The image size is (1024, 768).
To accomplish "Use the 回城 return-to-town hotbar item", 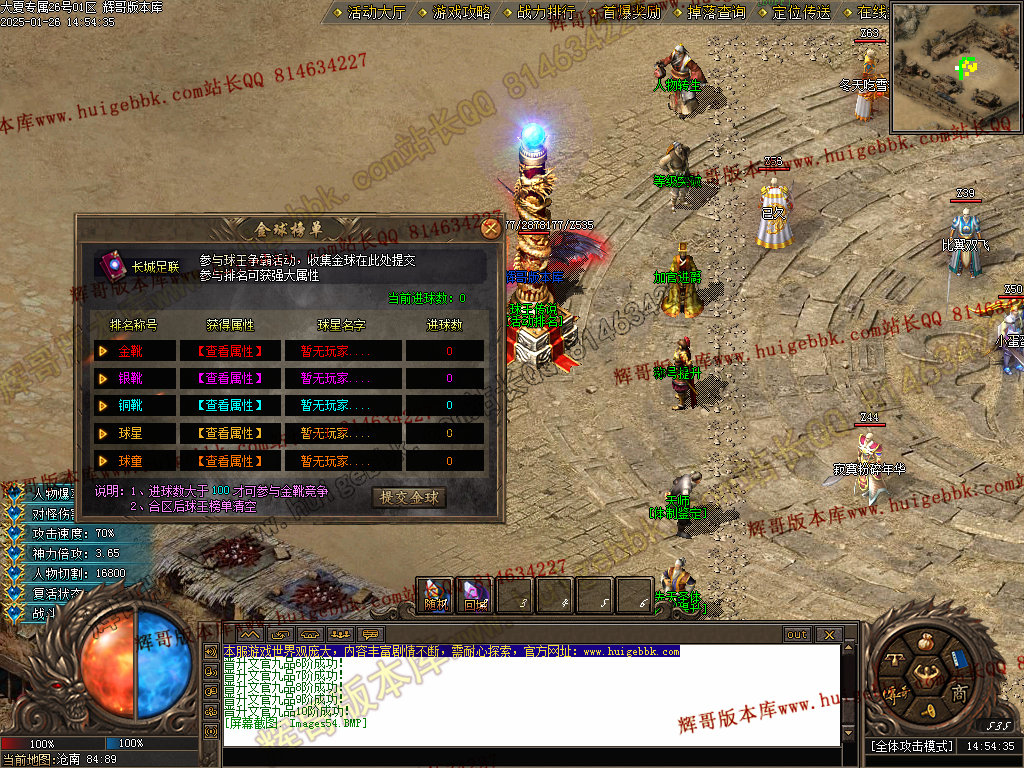I will coord(475,596).
